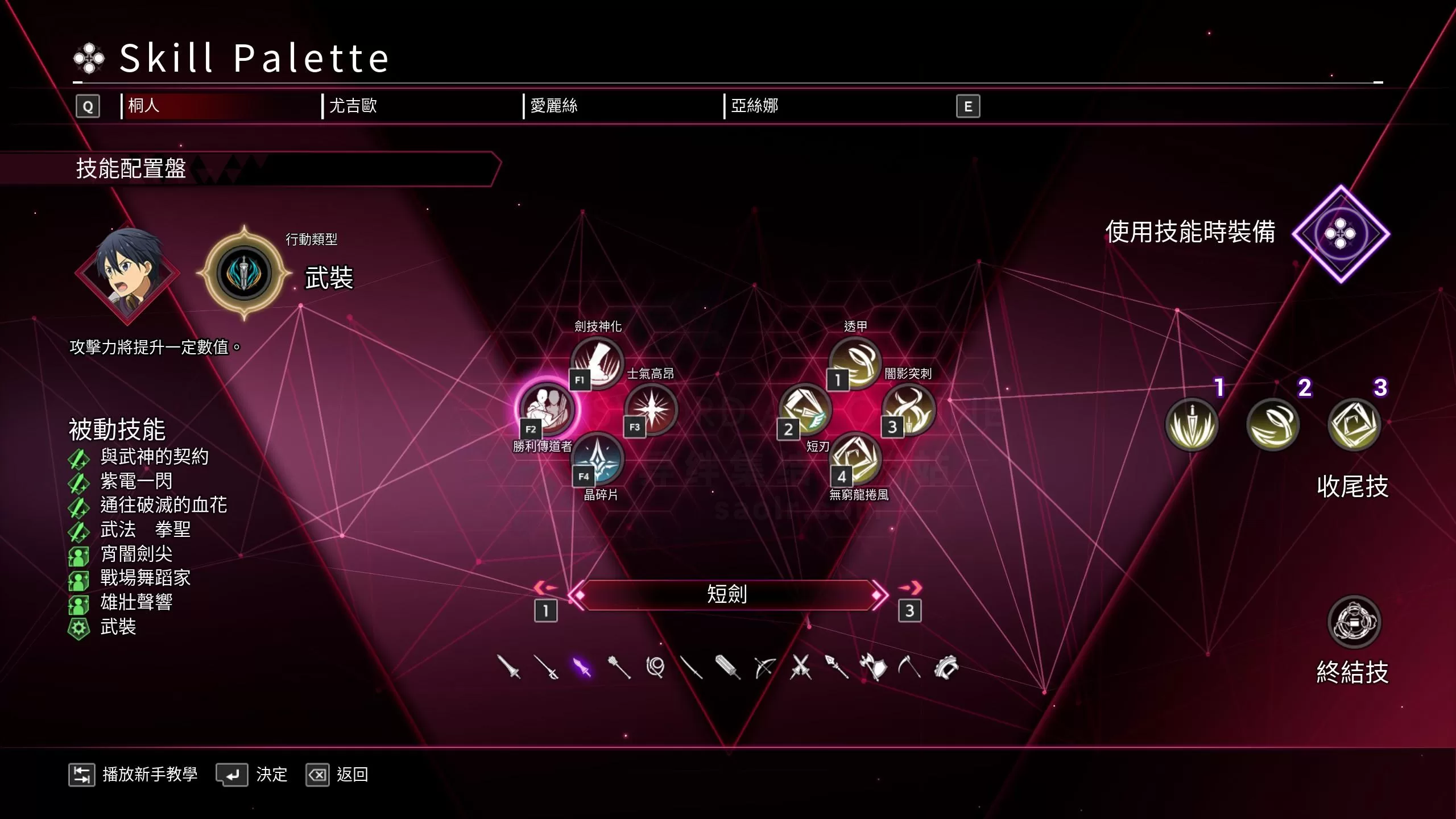Select the 亞絲娜 character tab

coord(754,106)
